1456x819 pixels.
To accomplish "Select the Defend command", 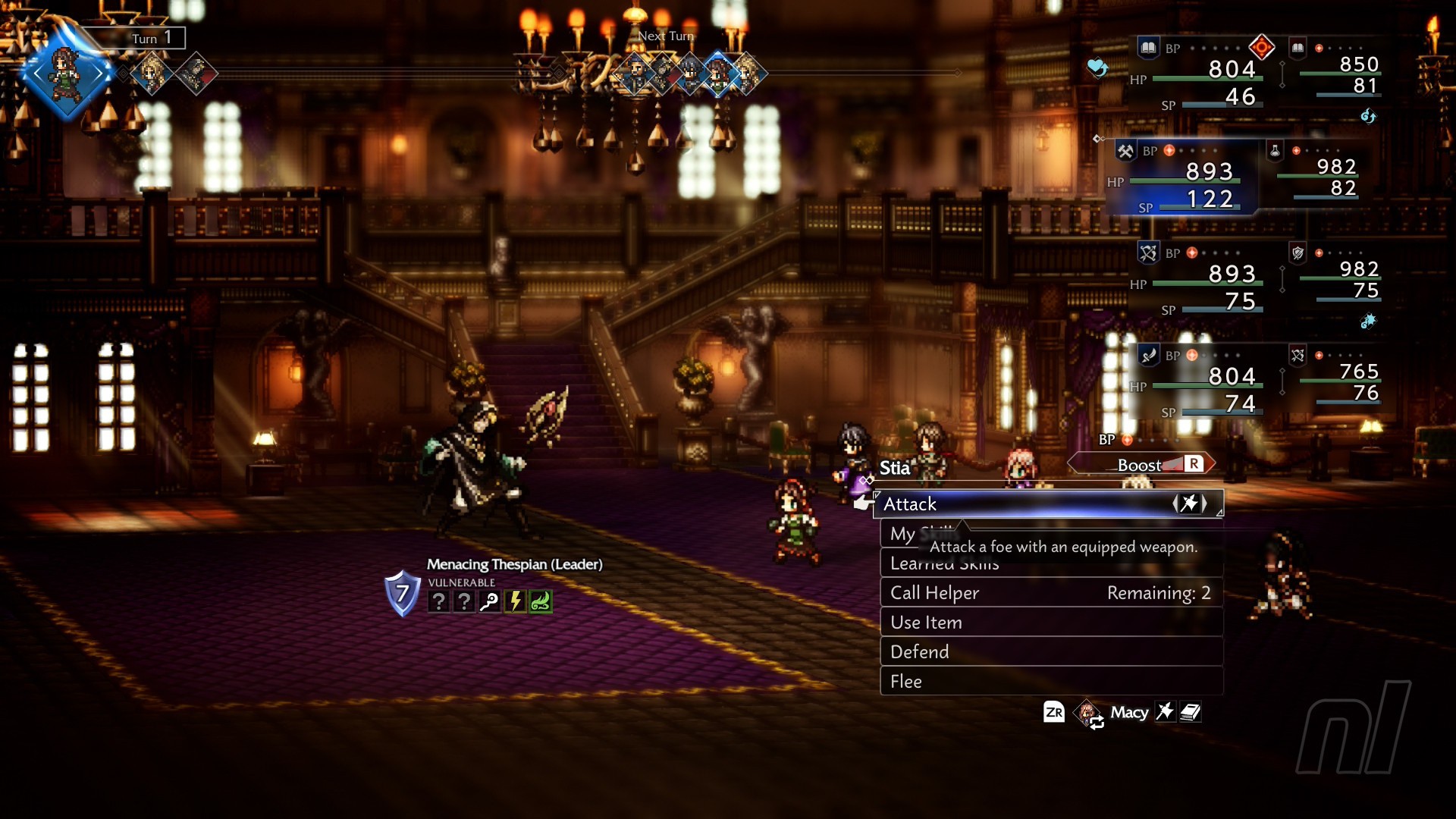I will (x=1050, y=652).
